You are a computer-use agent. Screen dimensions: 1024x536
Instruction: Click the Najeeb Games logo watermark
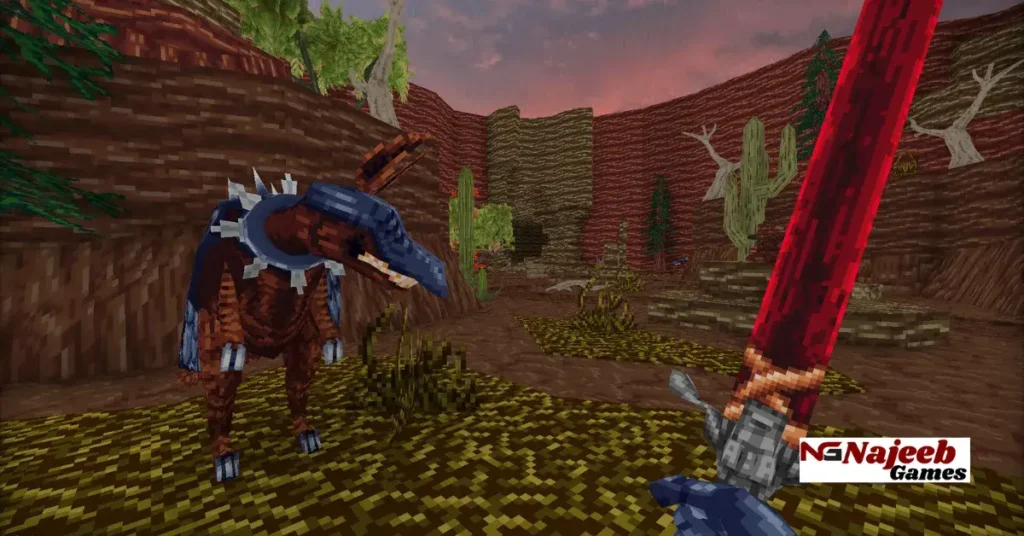point(884,460)
